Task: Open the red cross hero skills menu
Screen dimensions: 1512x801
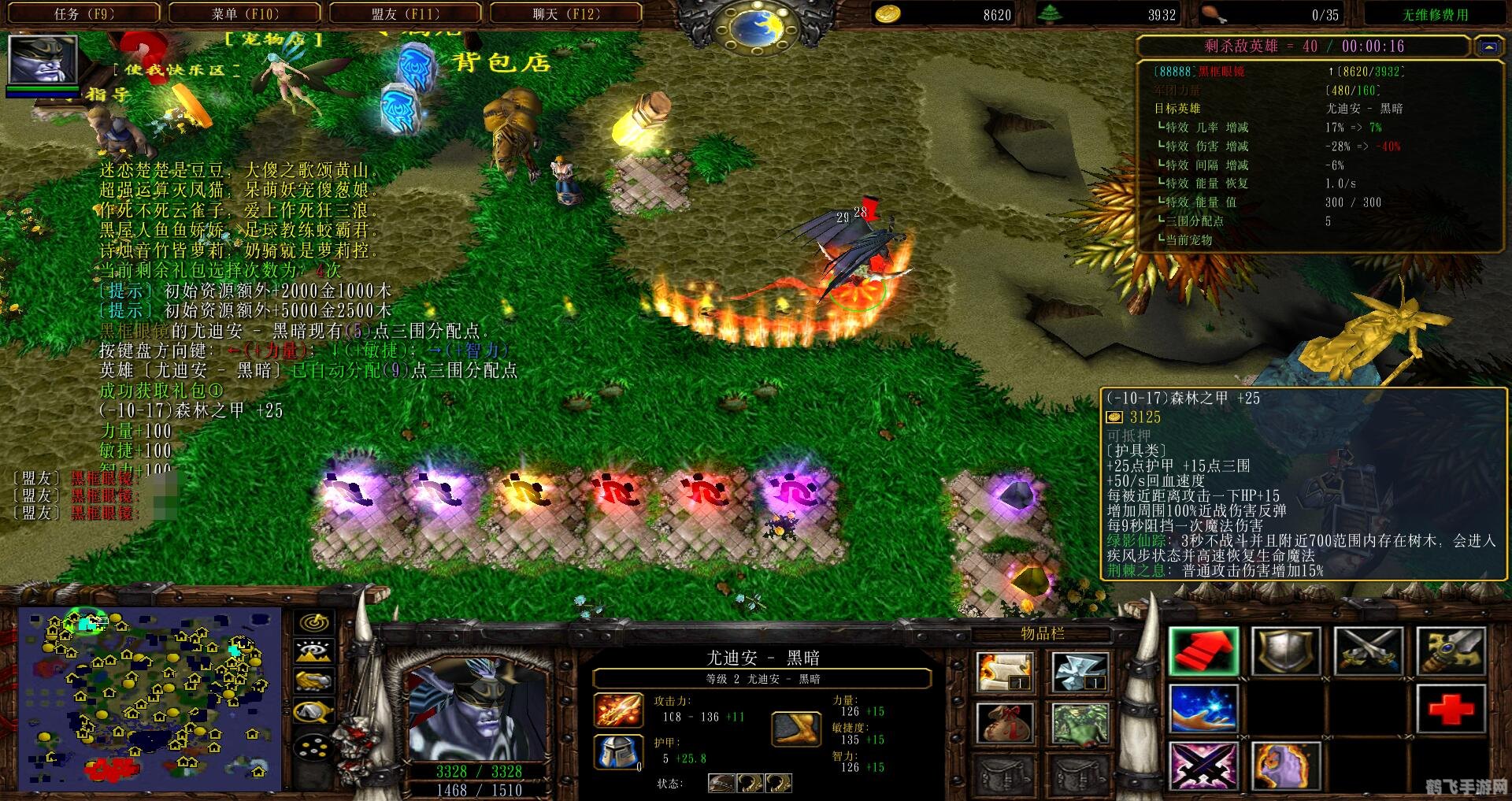Action: click(x=1451, y=708)
